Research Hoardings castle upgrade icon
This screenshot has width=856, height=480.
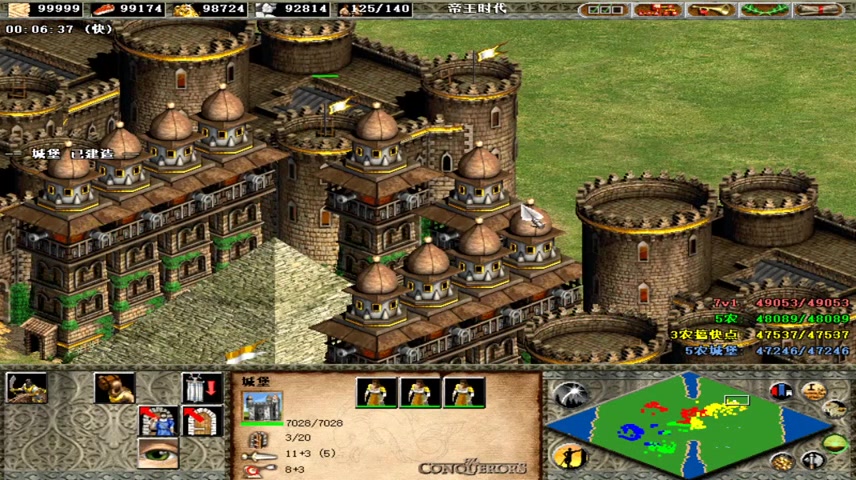pos(201,421)
